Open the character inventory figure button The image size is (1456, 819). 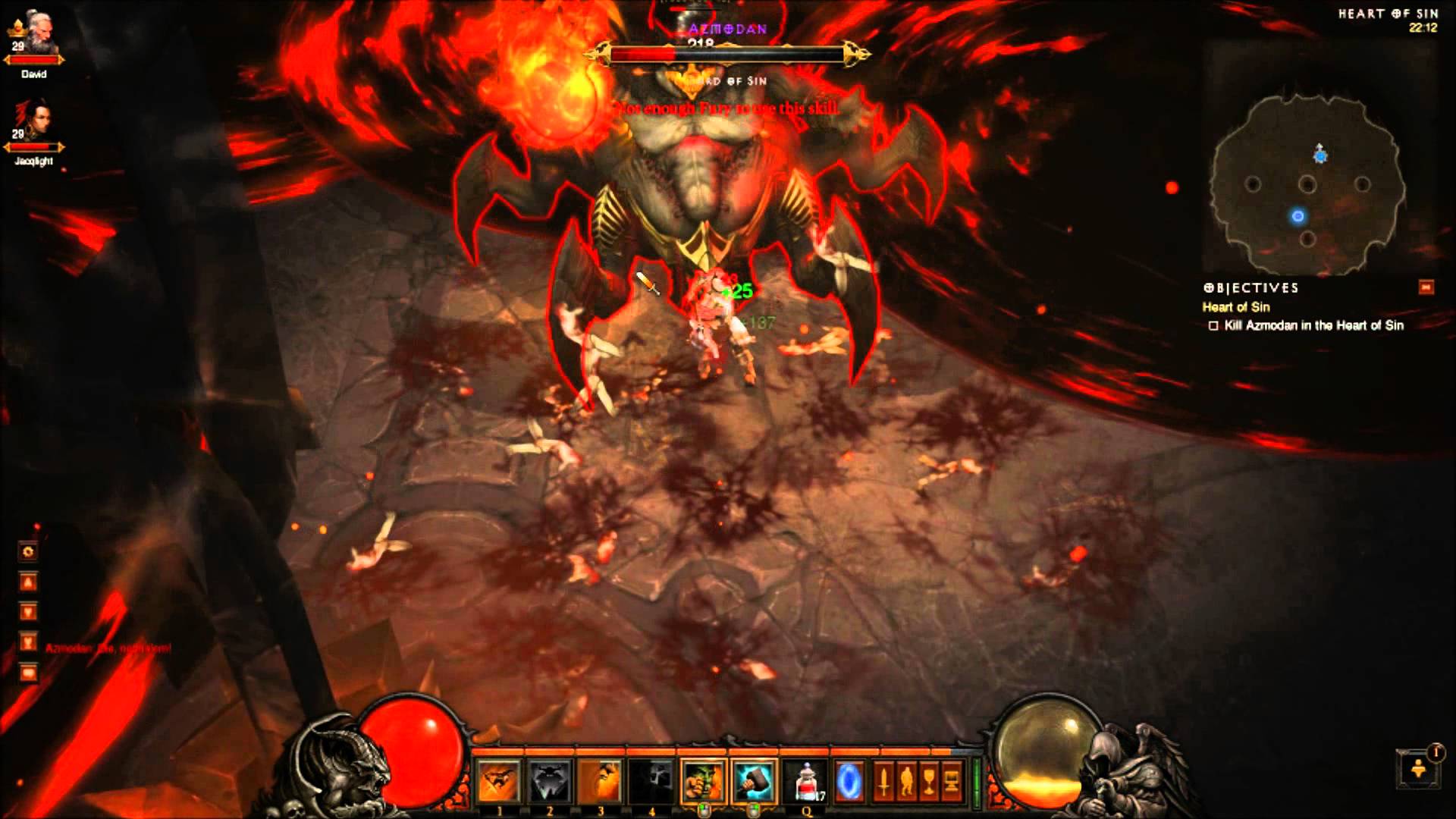click(x=906, y=781)
